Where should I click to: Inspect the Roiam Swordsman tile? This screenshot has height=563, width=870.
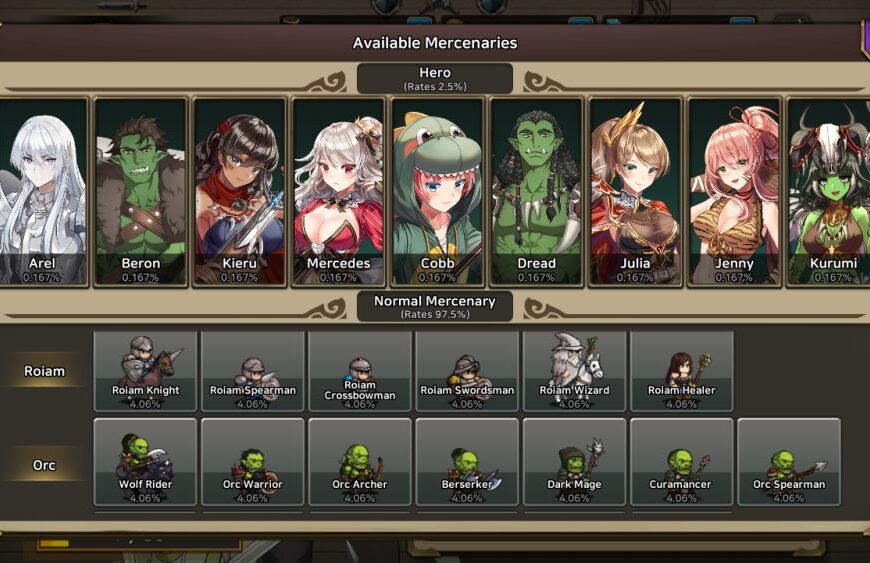click(467, 371)
